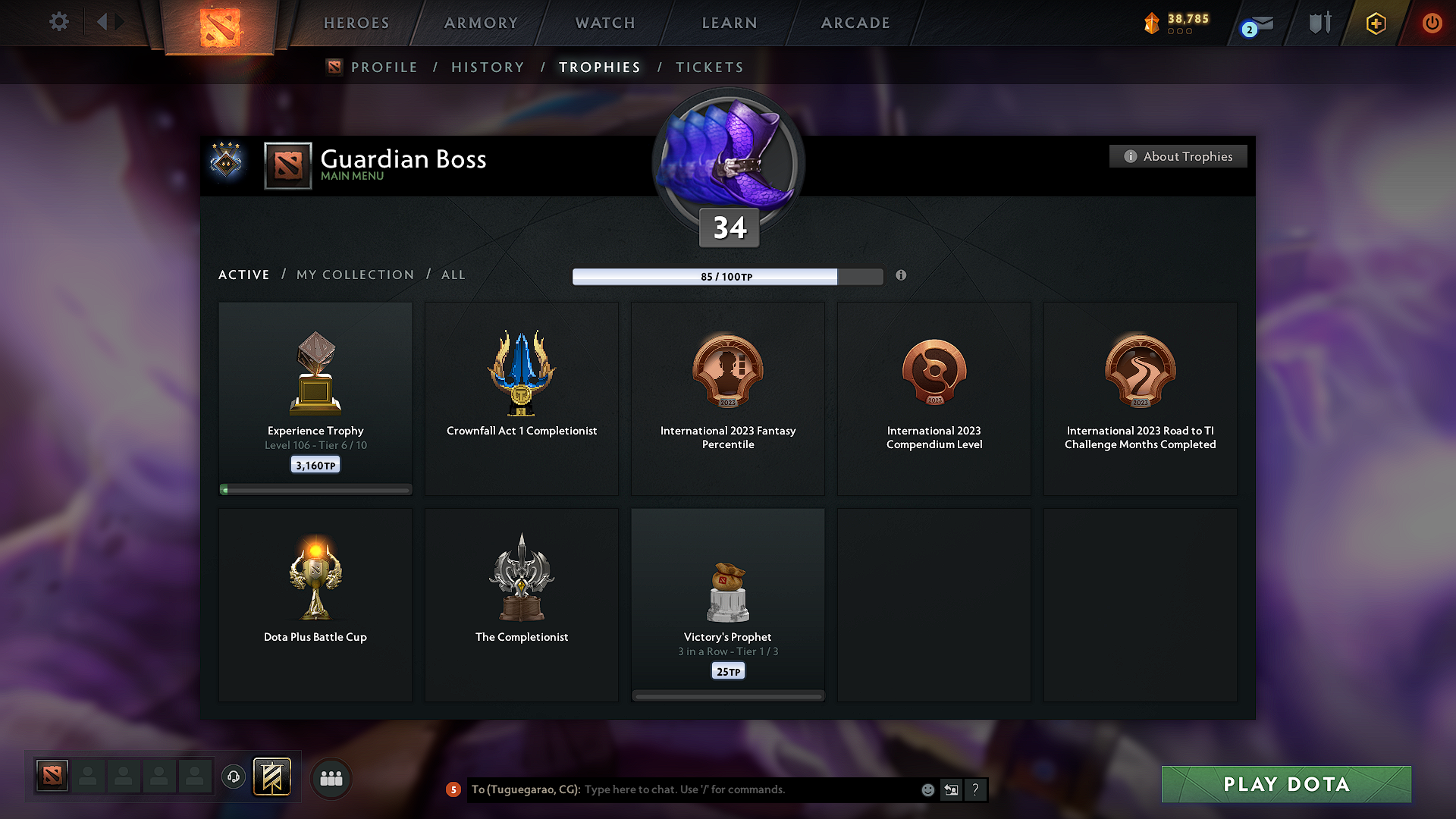Go to the WATCH menu

coord(604,23)
